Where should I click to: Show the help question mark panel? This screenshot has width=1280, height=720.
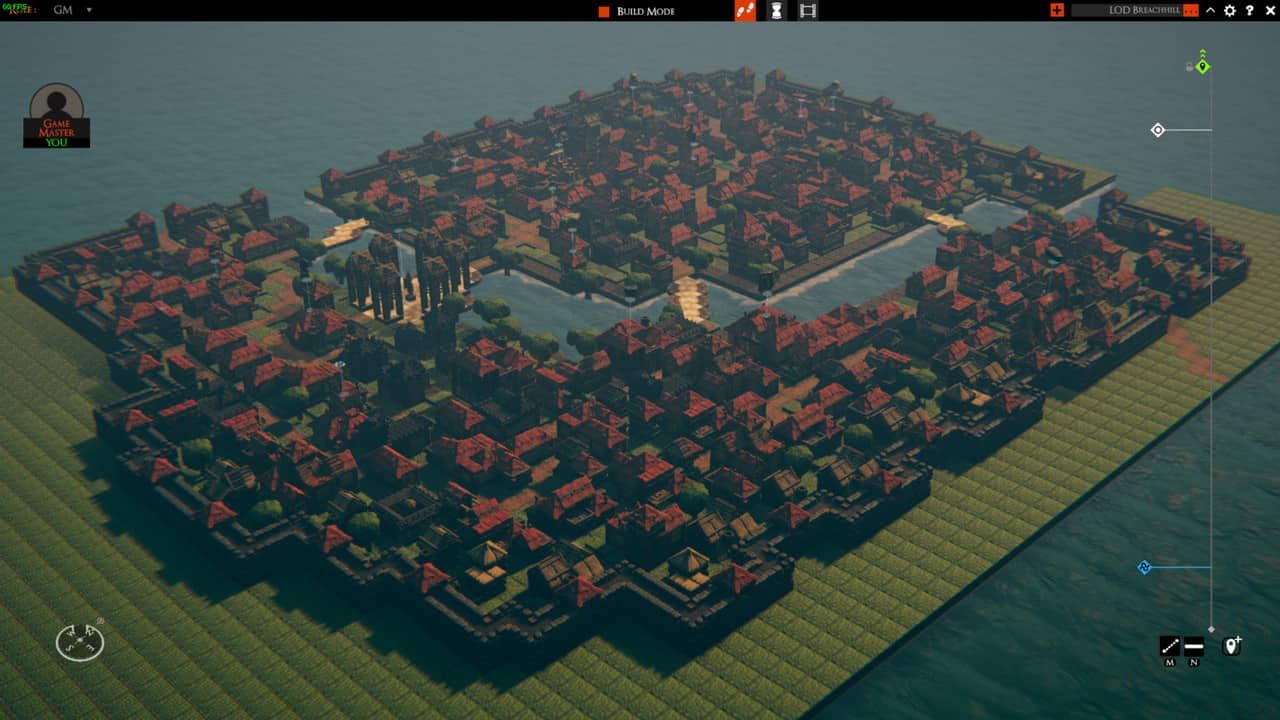coord(1249,10)
